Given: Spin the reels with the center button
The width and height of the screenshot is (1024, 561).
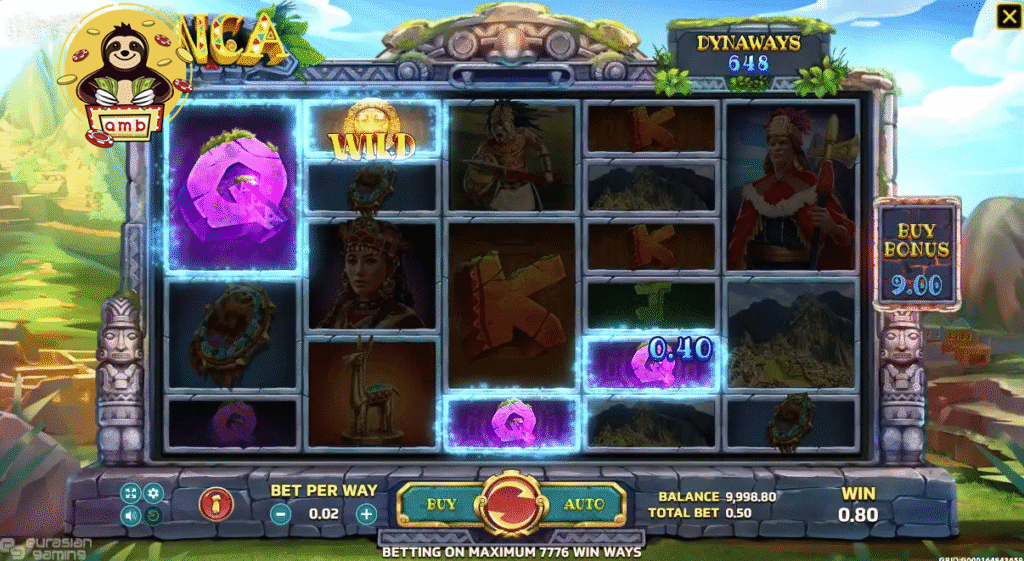Looking at the screenshot, I should click(x=512, y=504).
